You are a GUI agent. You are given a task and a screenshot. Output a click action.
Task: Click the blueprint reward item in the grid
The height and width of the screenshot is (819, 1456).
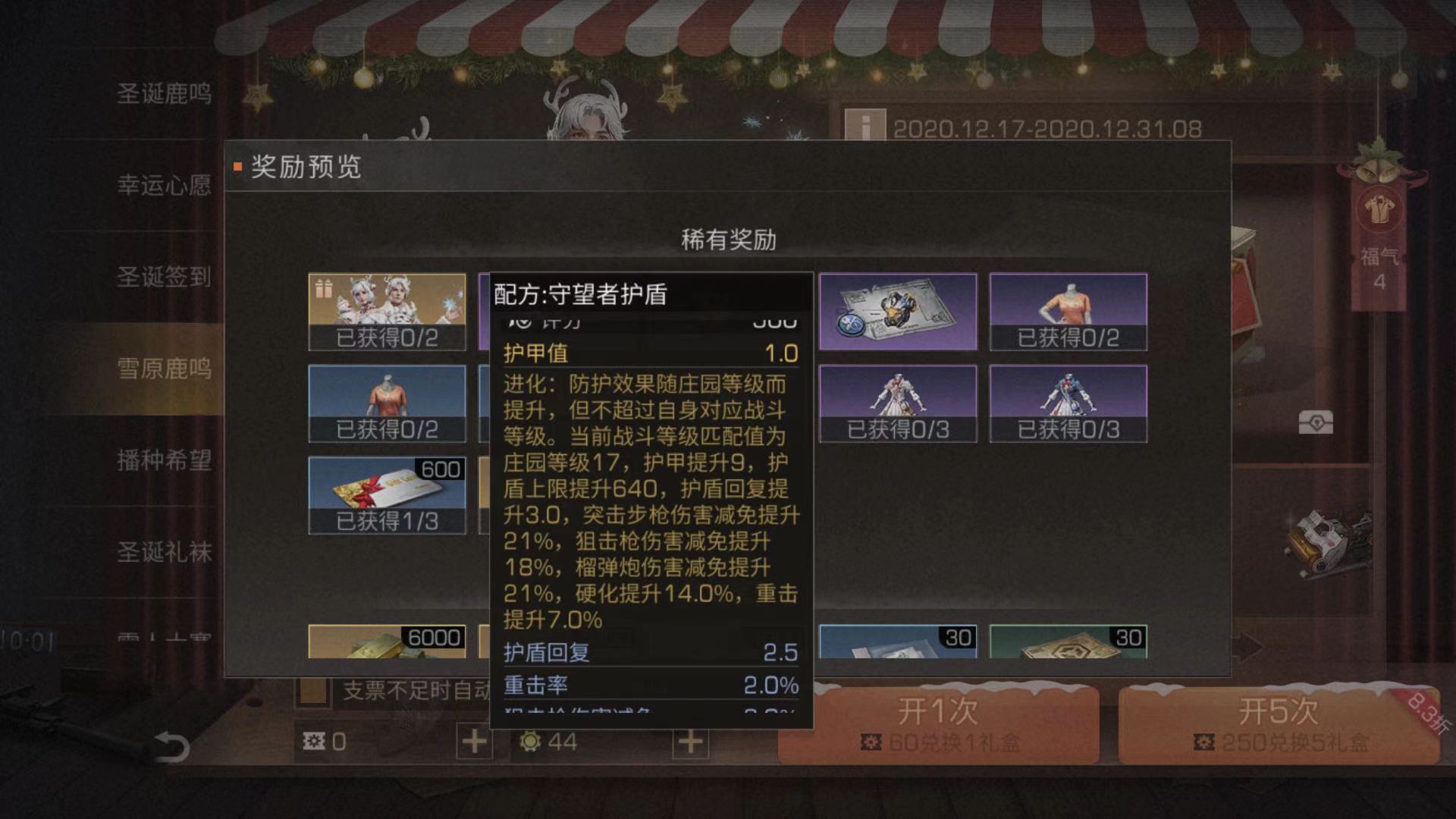point(896,311)
